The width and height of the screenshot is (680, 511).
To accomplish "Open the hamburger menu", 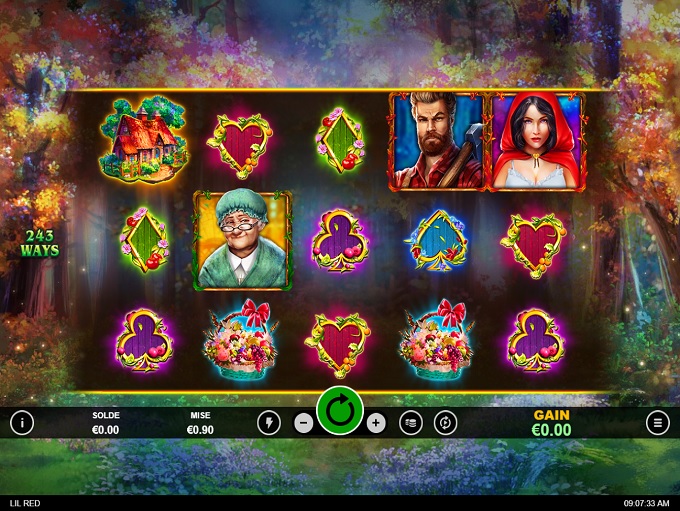I will 658,422.
